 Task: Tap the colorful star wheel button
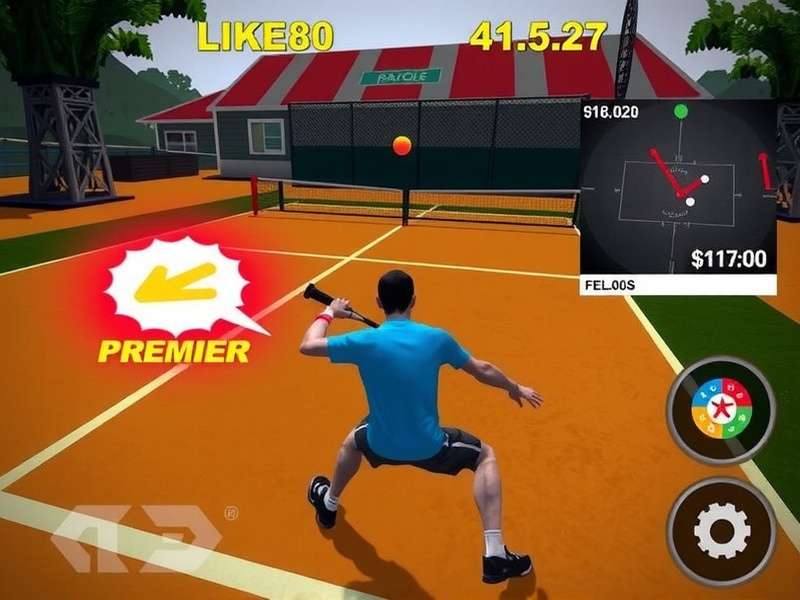click(721, 410)
